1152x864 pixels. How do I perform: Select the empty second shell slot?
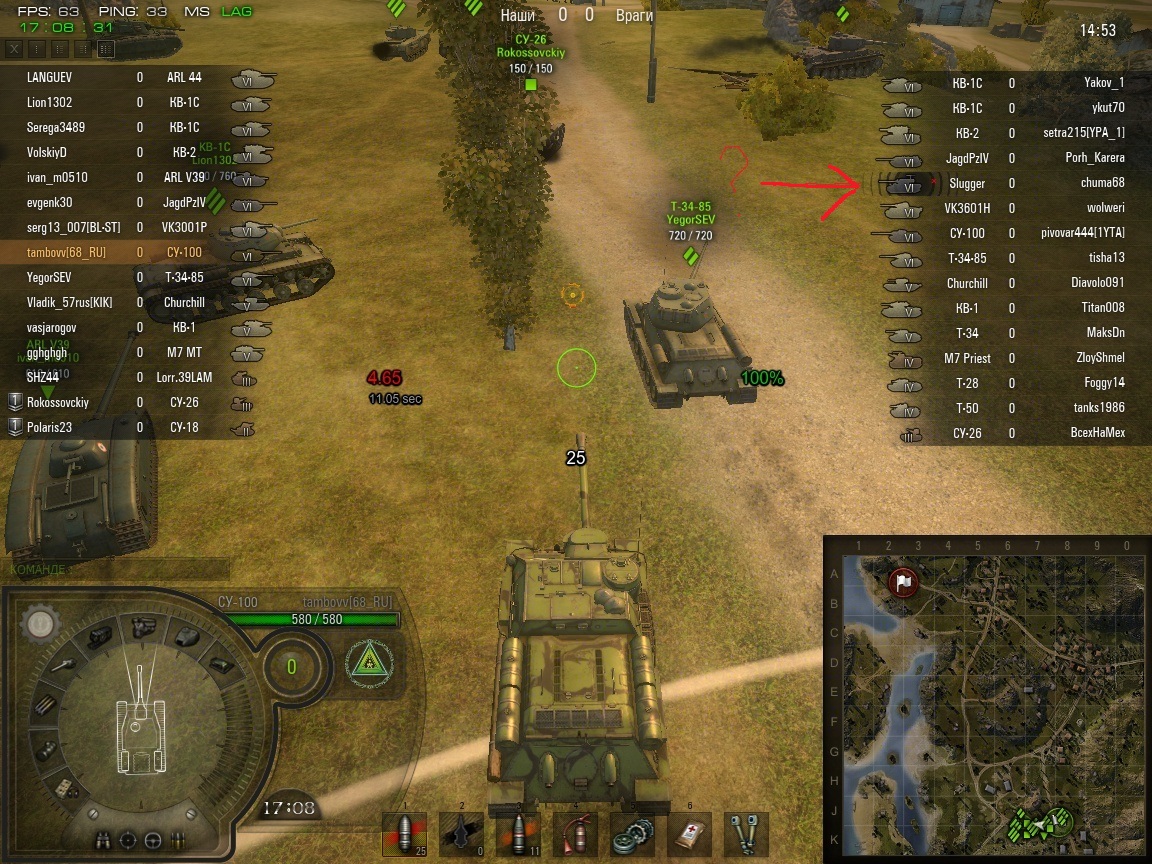pos(461,834)
